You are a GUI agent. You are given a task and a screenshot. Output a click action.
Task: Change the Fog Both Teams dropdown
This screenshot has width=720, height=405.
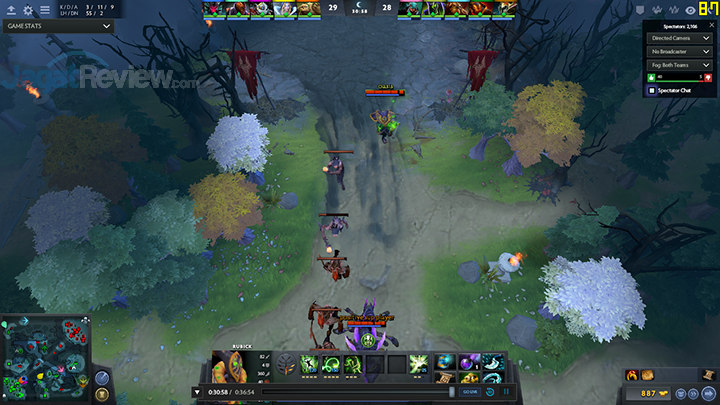pyautogui.click(x=678, y=64)
